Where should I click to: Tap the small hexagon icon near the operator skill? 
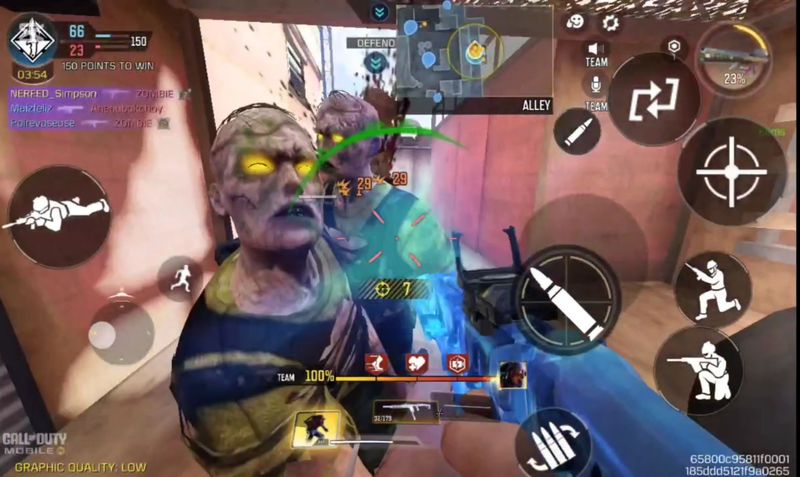click(x=676, y=46)
